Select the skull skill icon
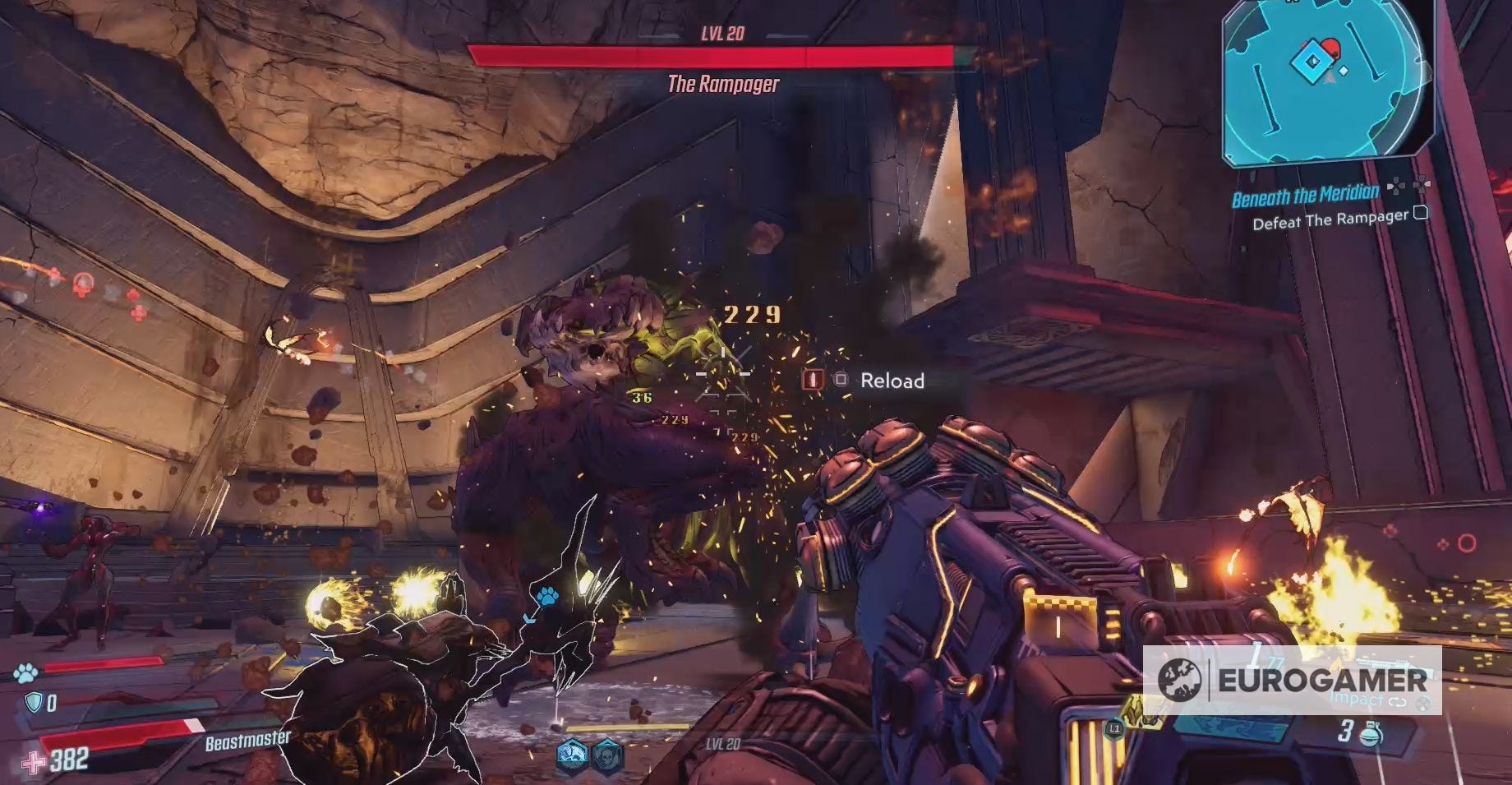 click(x=607, y=752)
